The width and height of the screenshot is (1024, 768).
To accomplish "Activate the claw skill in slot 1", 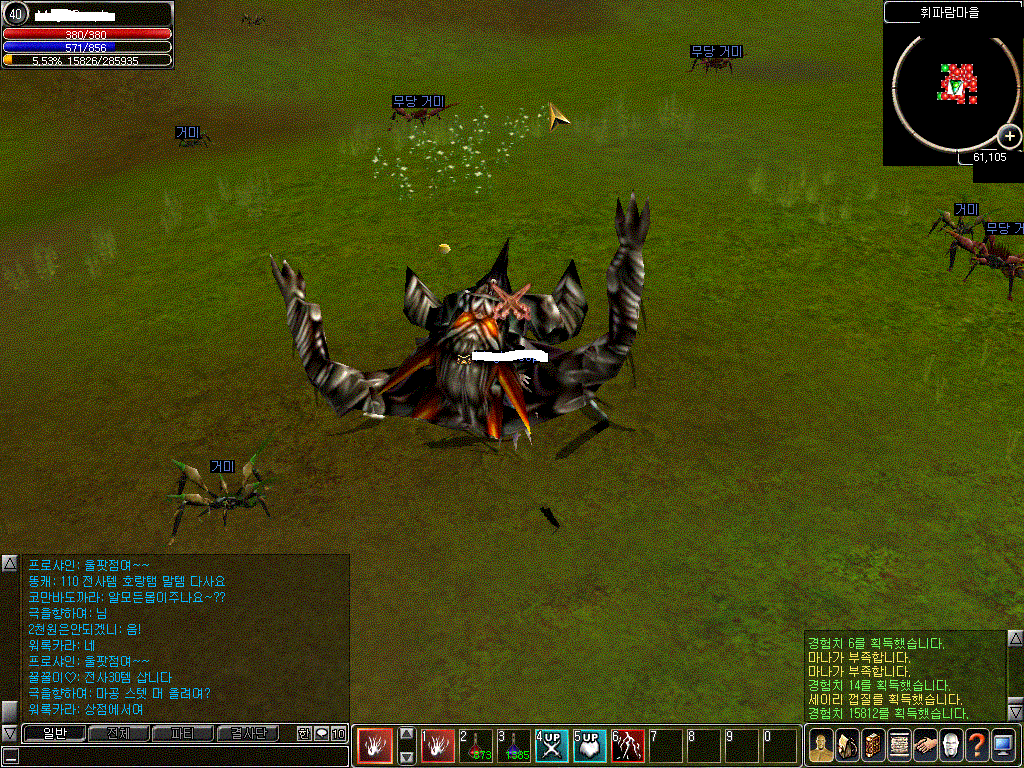I will (437, 746).
